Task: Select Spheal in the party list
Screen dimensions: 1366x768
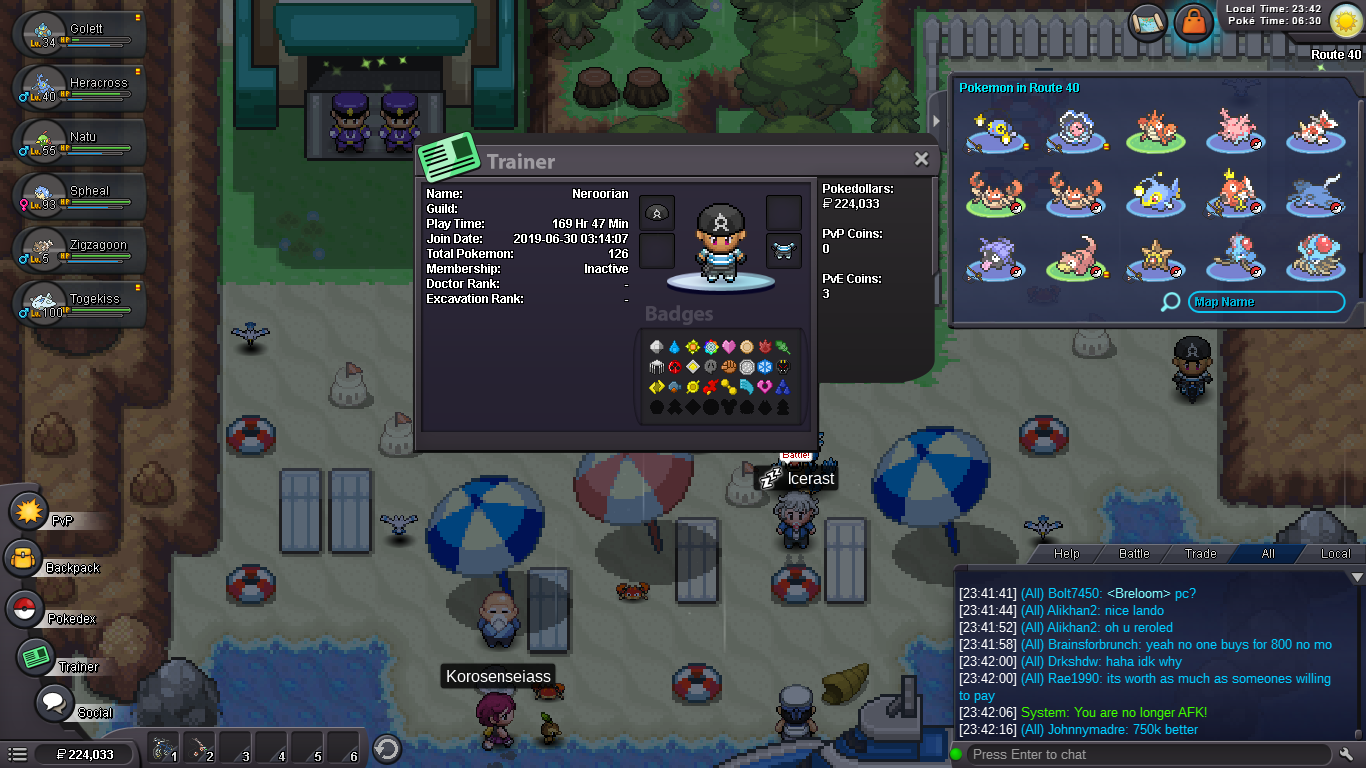Action: [80, 195]
